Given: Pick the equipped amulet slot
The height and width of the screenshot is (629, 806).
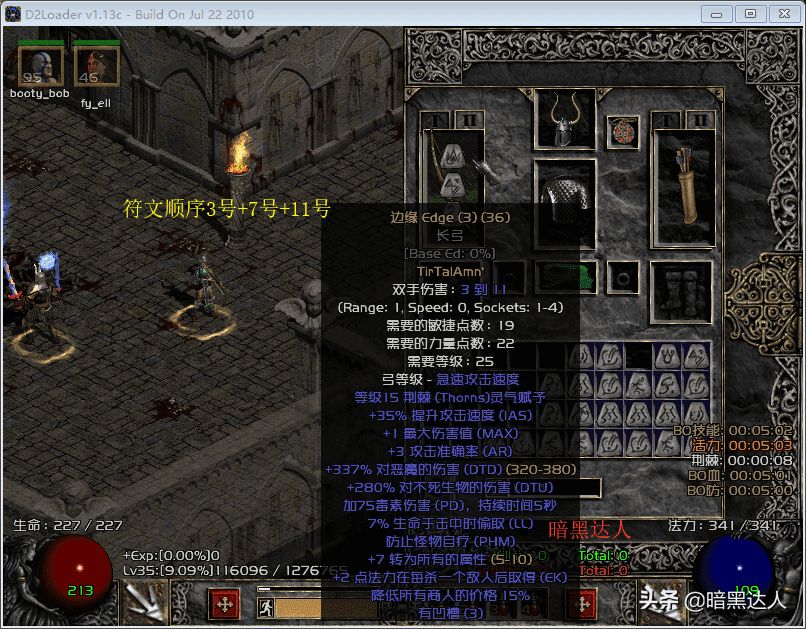Looking at the screenshot, I should click(x=622, y=132).
